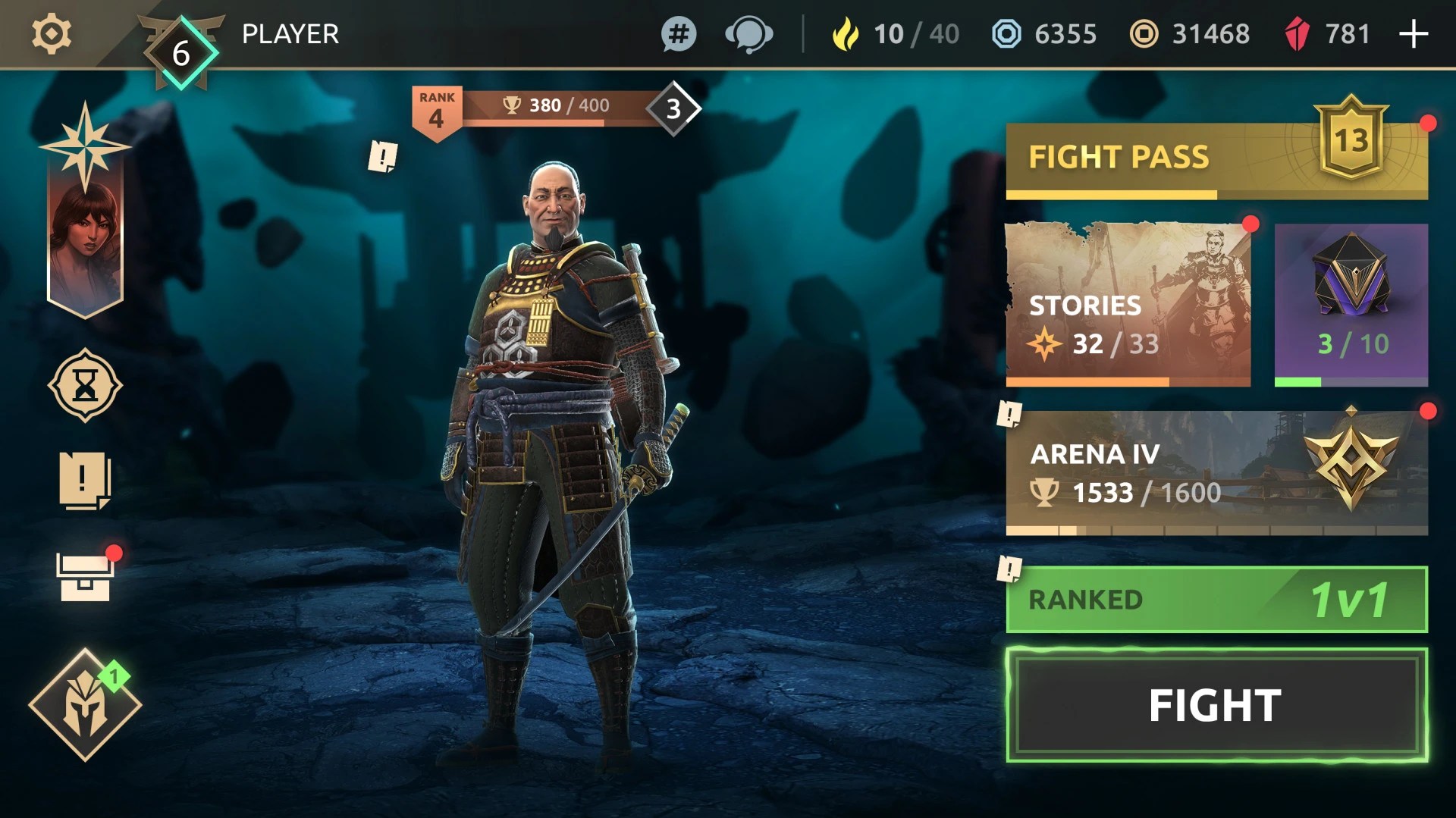This screenshot has width=1456, height=818.
Task: Open the Stories mode panel
Action: [1128, 305]
